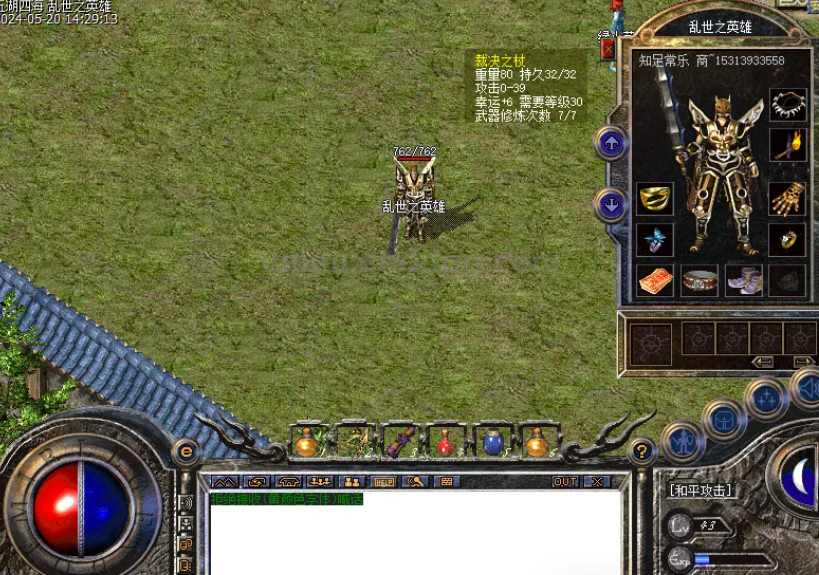Viewport: 819px width, 575px height.
Task: Select the spiked necklace equipment slot
Action: pyautogui.click(x=788, y=105)
